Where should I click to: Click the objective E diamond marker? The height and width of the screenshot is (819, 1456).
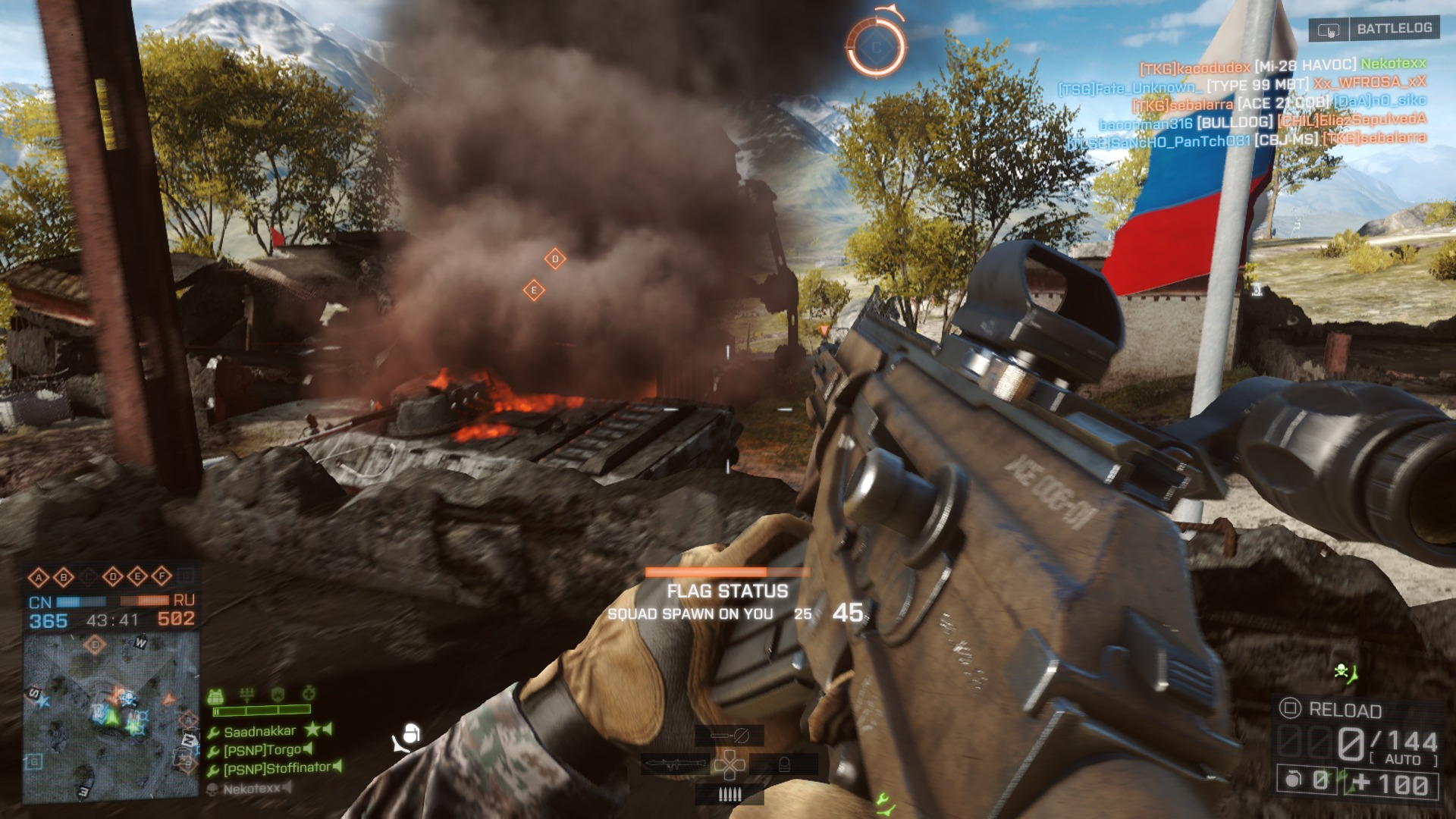point(534,290)
